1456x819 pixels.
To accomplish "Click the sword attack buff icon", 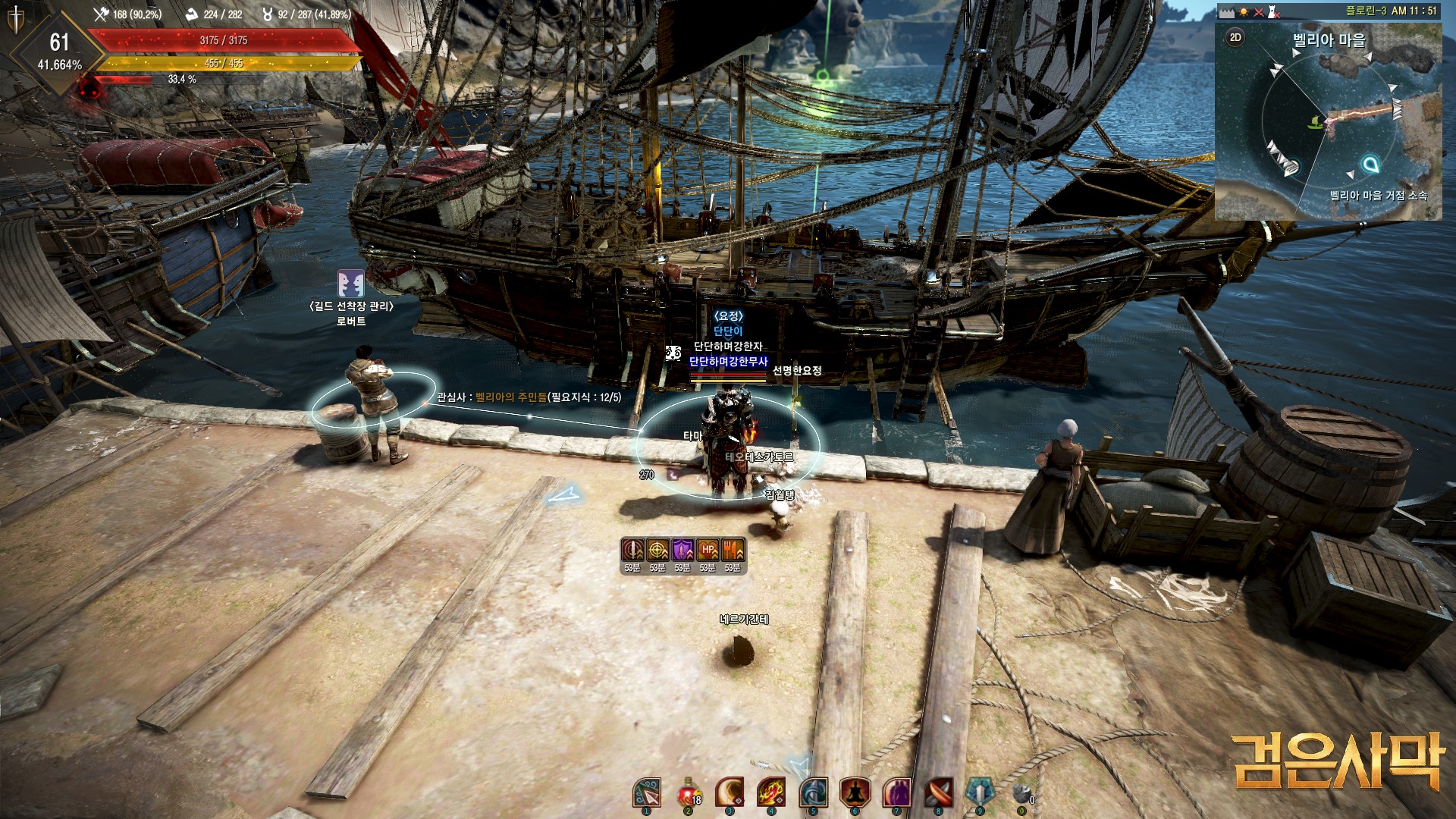I will (632, 550).
